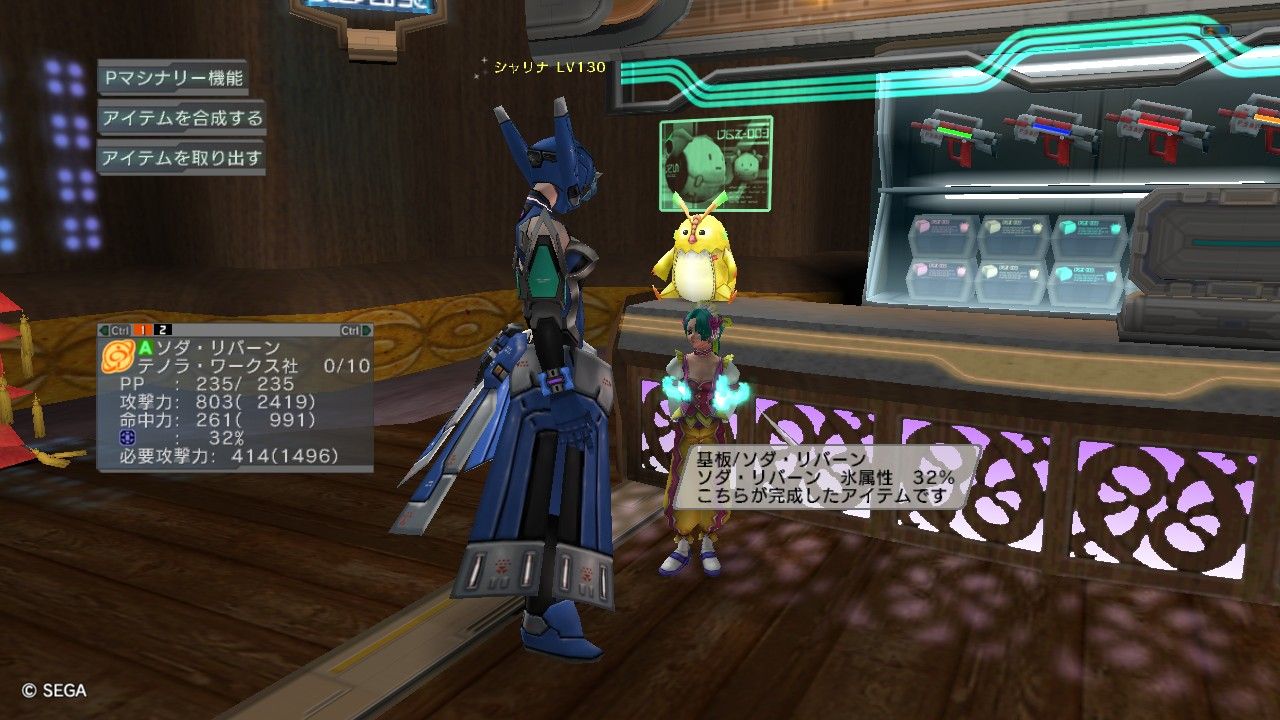1280x720 pixels.
Task: Select アイテムを合成する (synthesize item)
Action: [x=181, y=118]
